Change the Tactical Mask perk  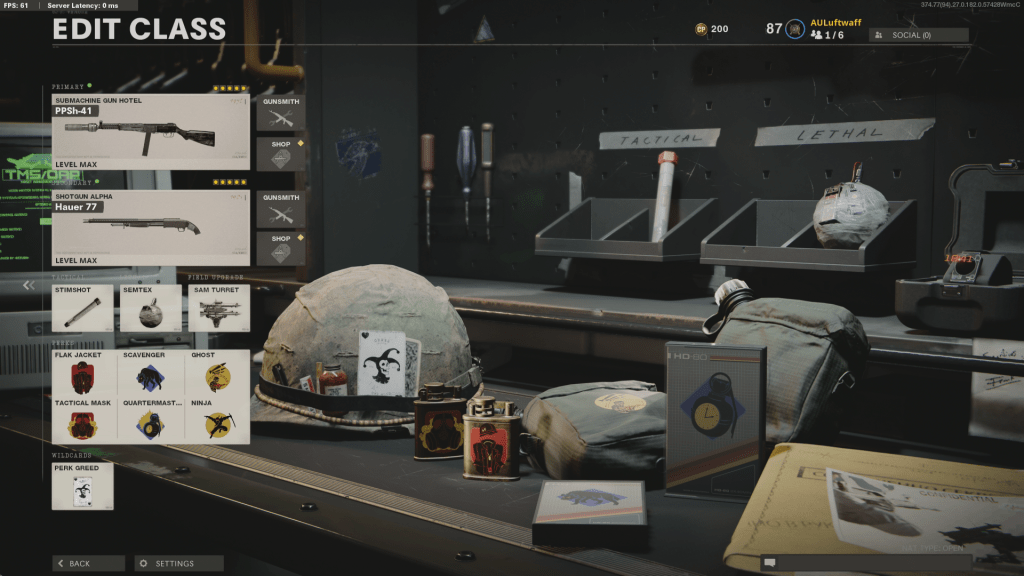83,420
